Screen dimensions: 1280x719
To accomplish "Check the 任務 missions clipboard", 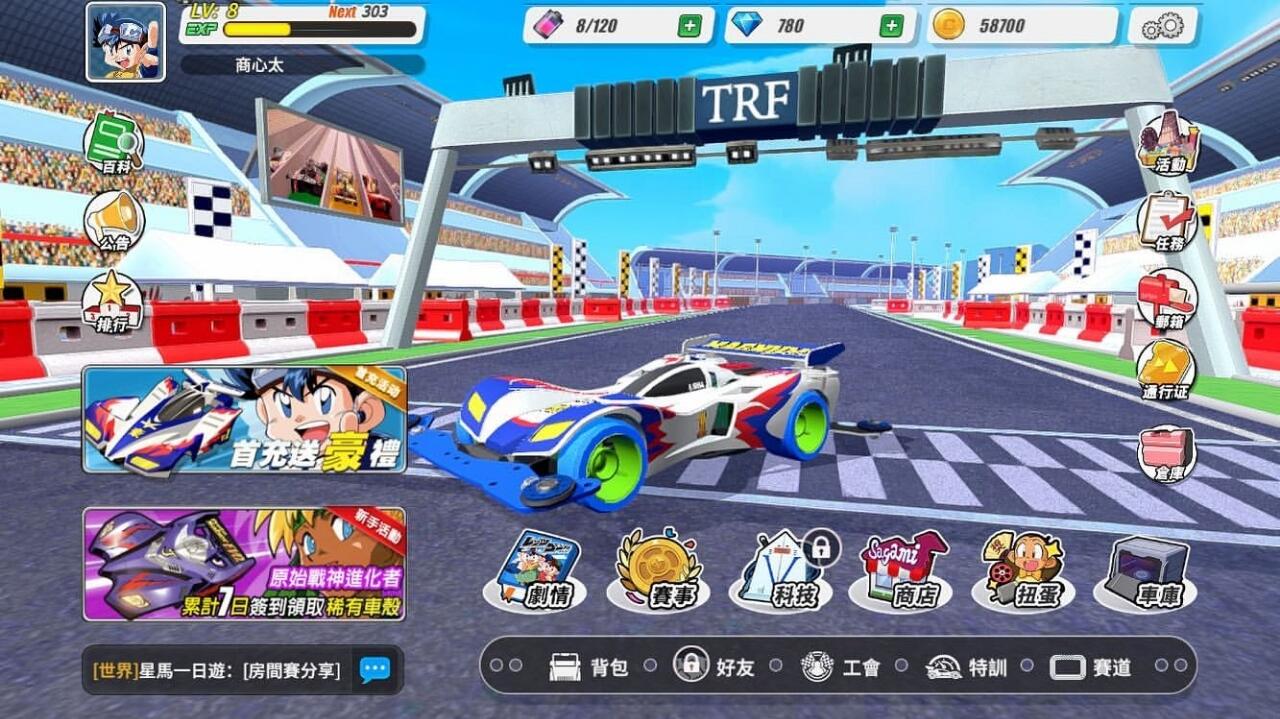I will point(1167,222).
